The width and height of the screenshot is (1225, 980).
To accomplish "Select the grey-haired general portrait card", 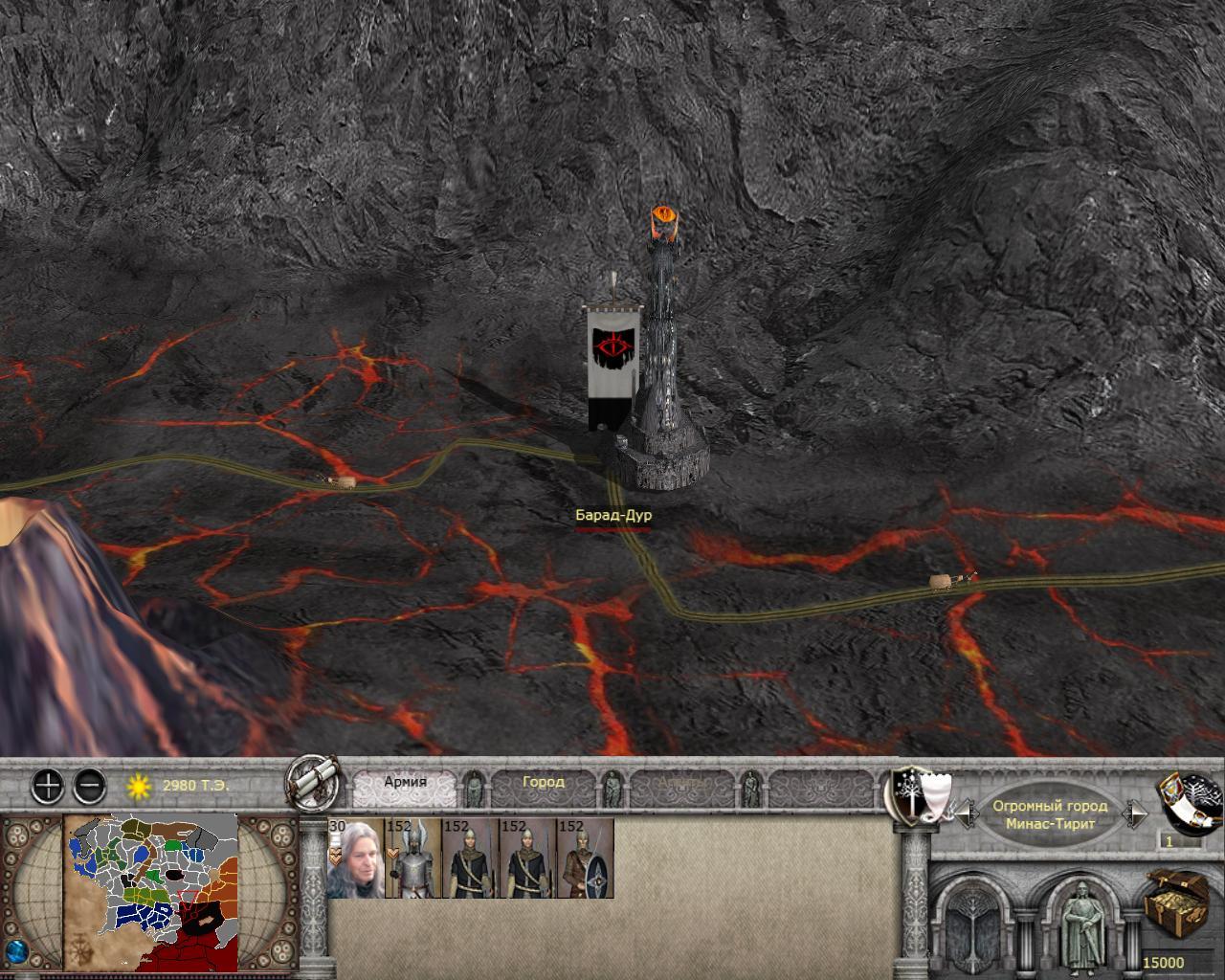I will [355, 858].
